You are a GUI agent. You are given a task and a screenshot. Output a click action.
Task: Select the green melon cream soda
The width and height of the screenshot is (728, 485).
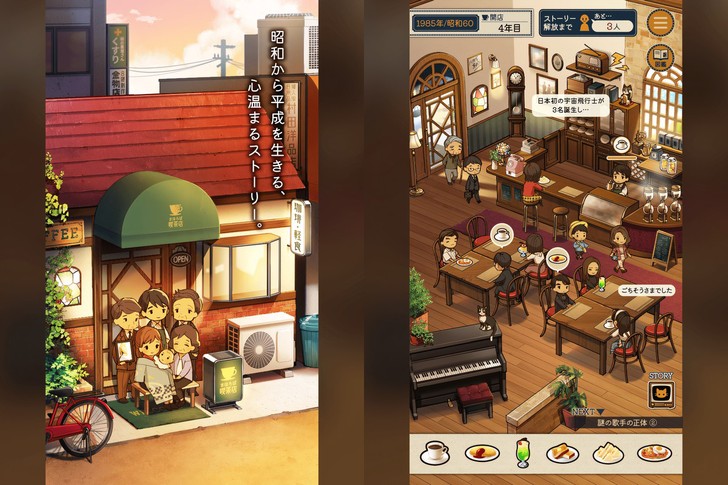520,451
